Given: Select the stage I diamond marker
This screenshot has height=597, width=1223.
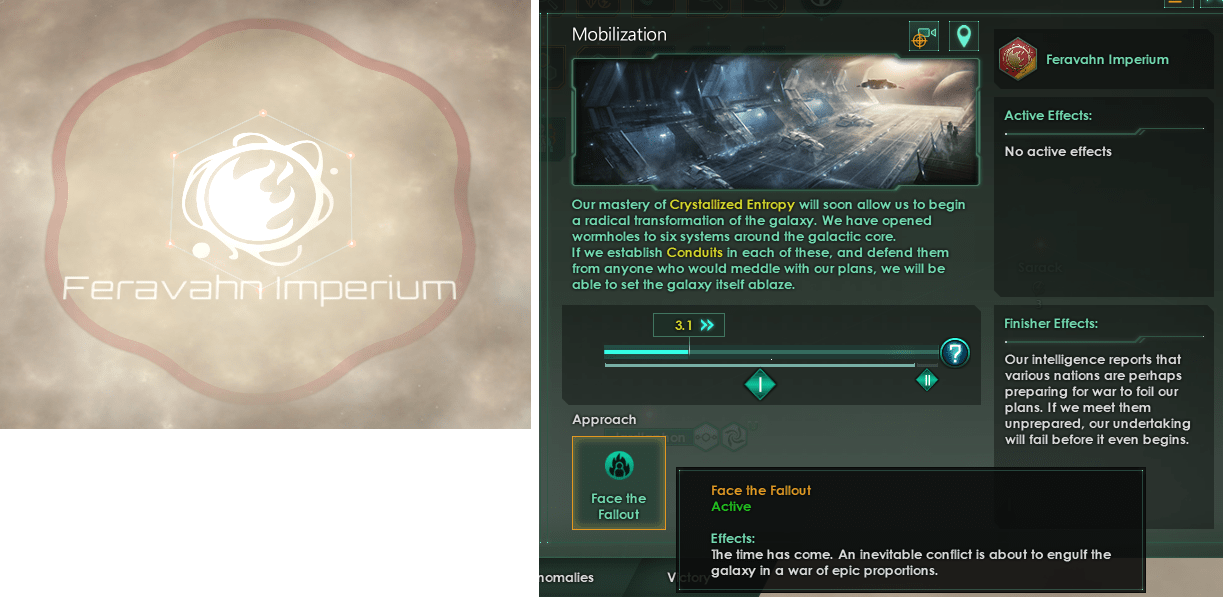Looking at the screenshot, I should pyautogui.click(x=760, y=384).
